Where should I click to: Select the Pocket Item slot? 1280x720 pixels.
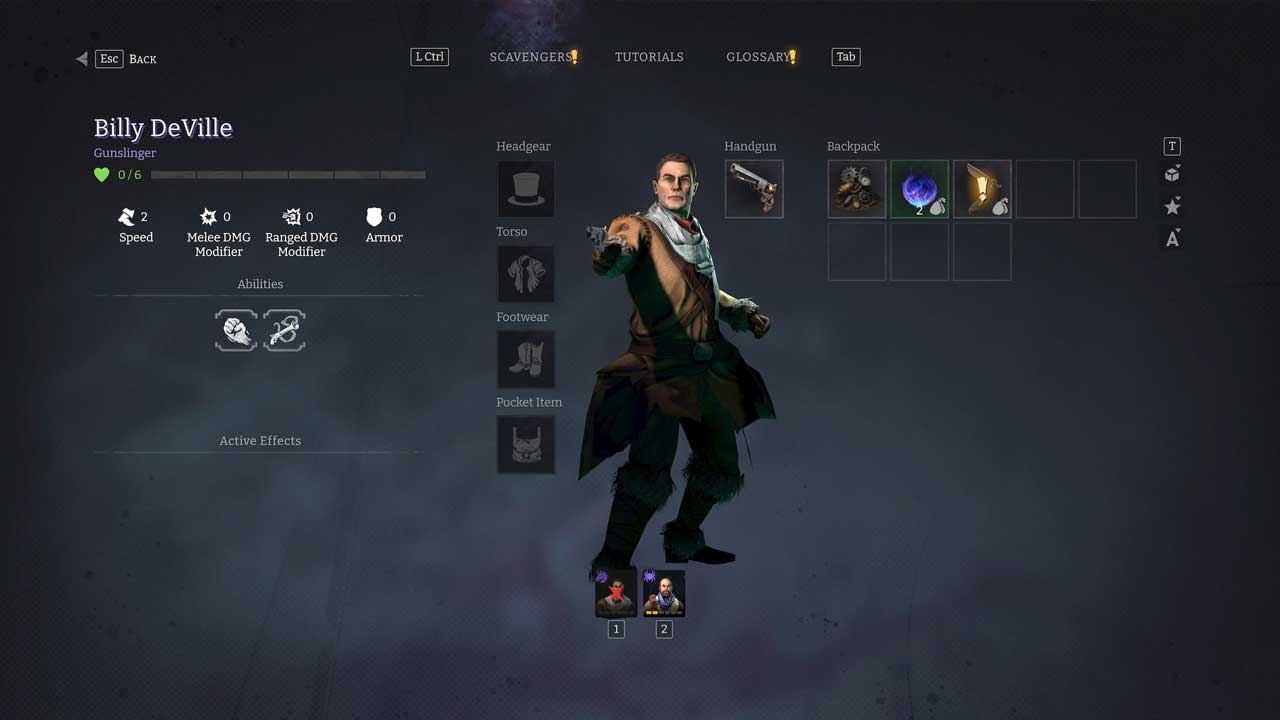click(526, 445)
